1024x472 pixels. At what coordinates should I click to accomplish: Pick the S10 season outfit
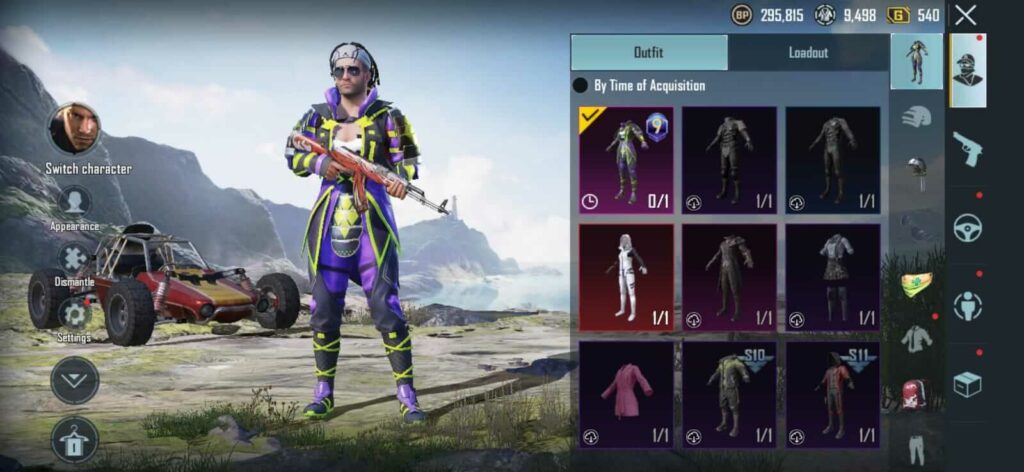[x=729, y=394]
